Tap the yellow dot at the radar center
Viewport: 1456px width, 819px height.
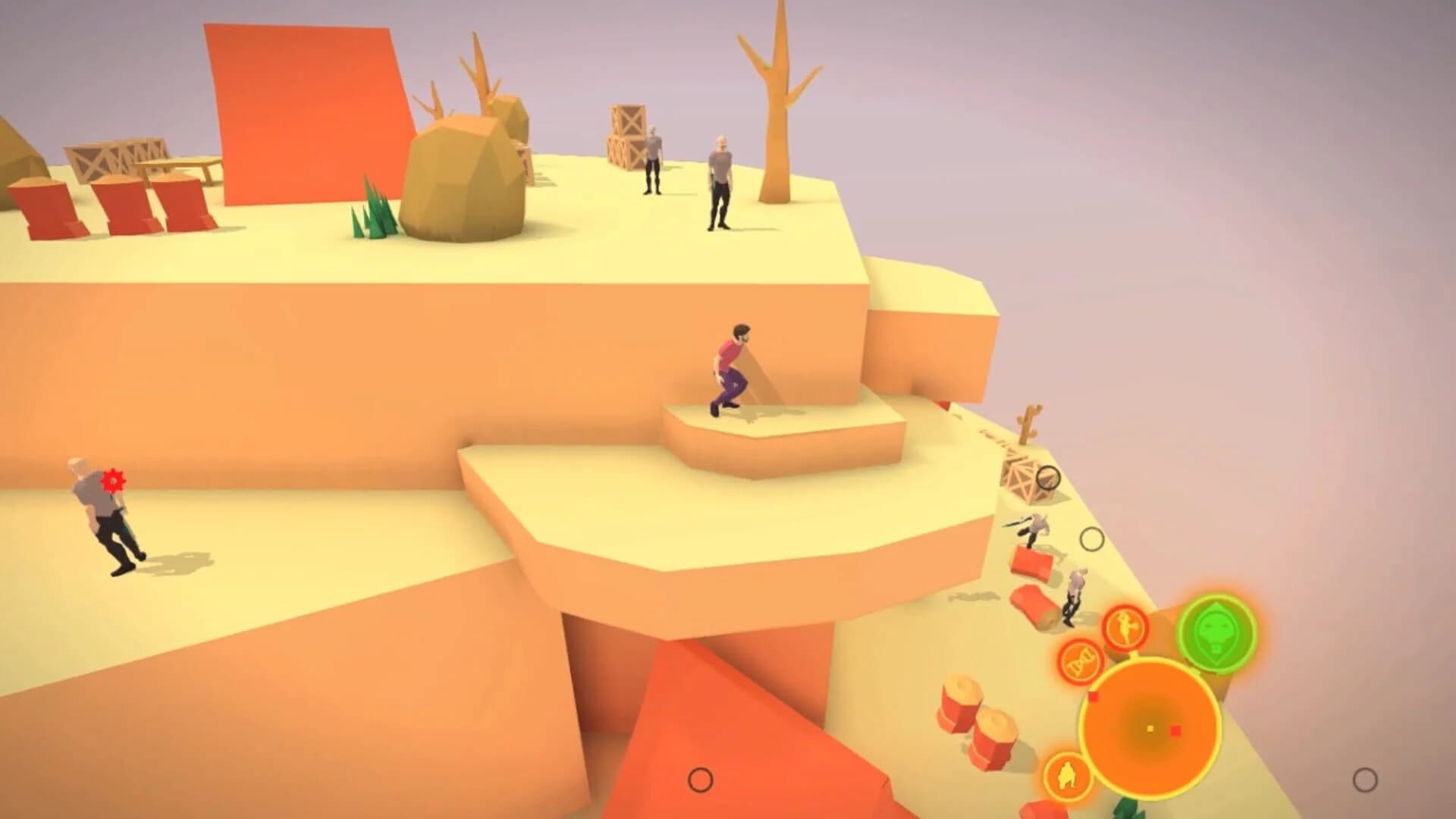1150,730
